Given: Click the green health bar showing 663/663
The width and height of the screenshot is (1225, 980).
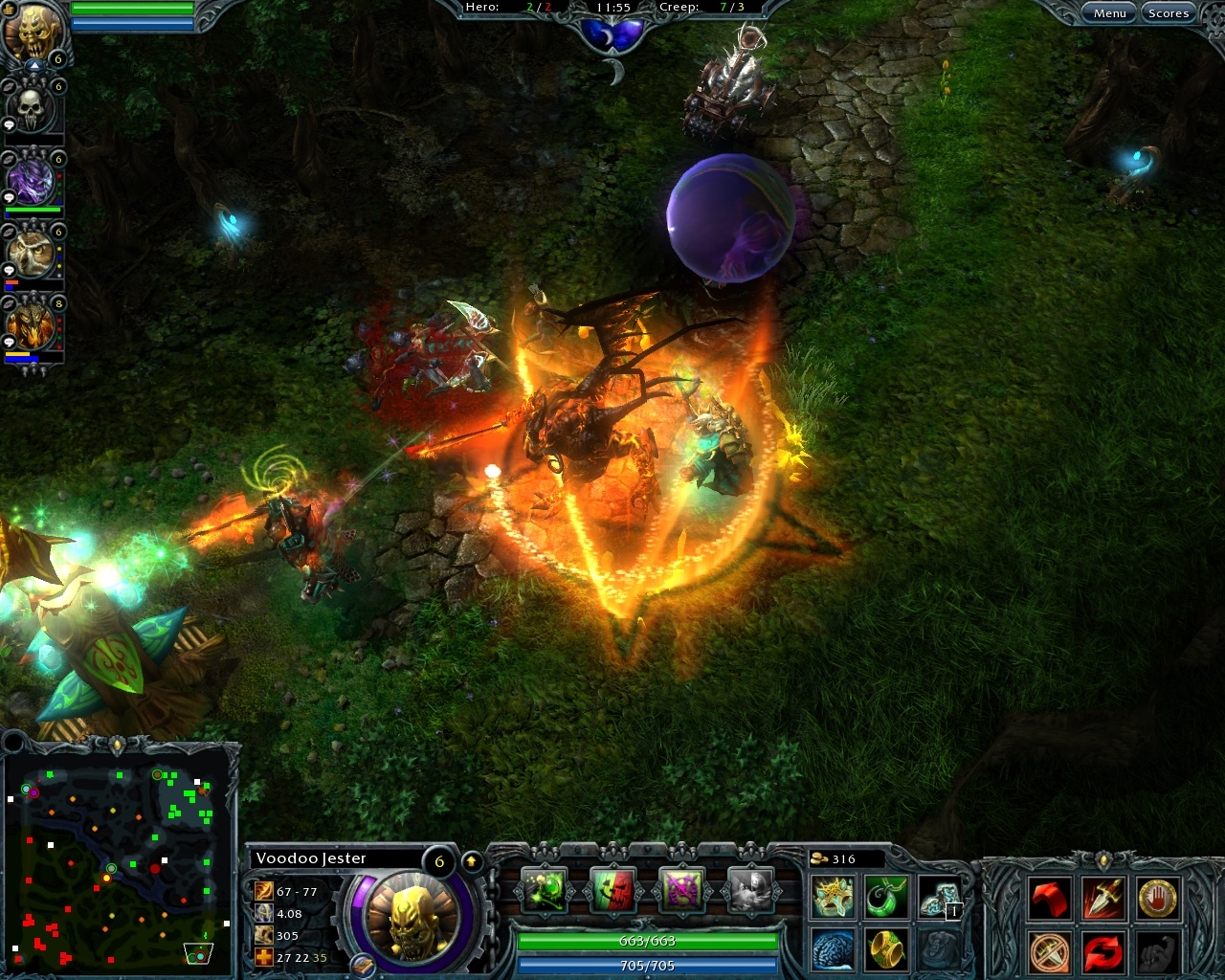Looking at the screenshot, I should pyautogui.click(x=647, y=941).
